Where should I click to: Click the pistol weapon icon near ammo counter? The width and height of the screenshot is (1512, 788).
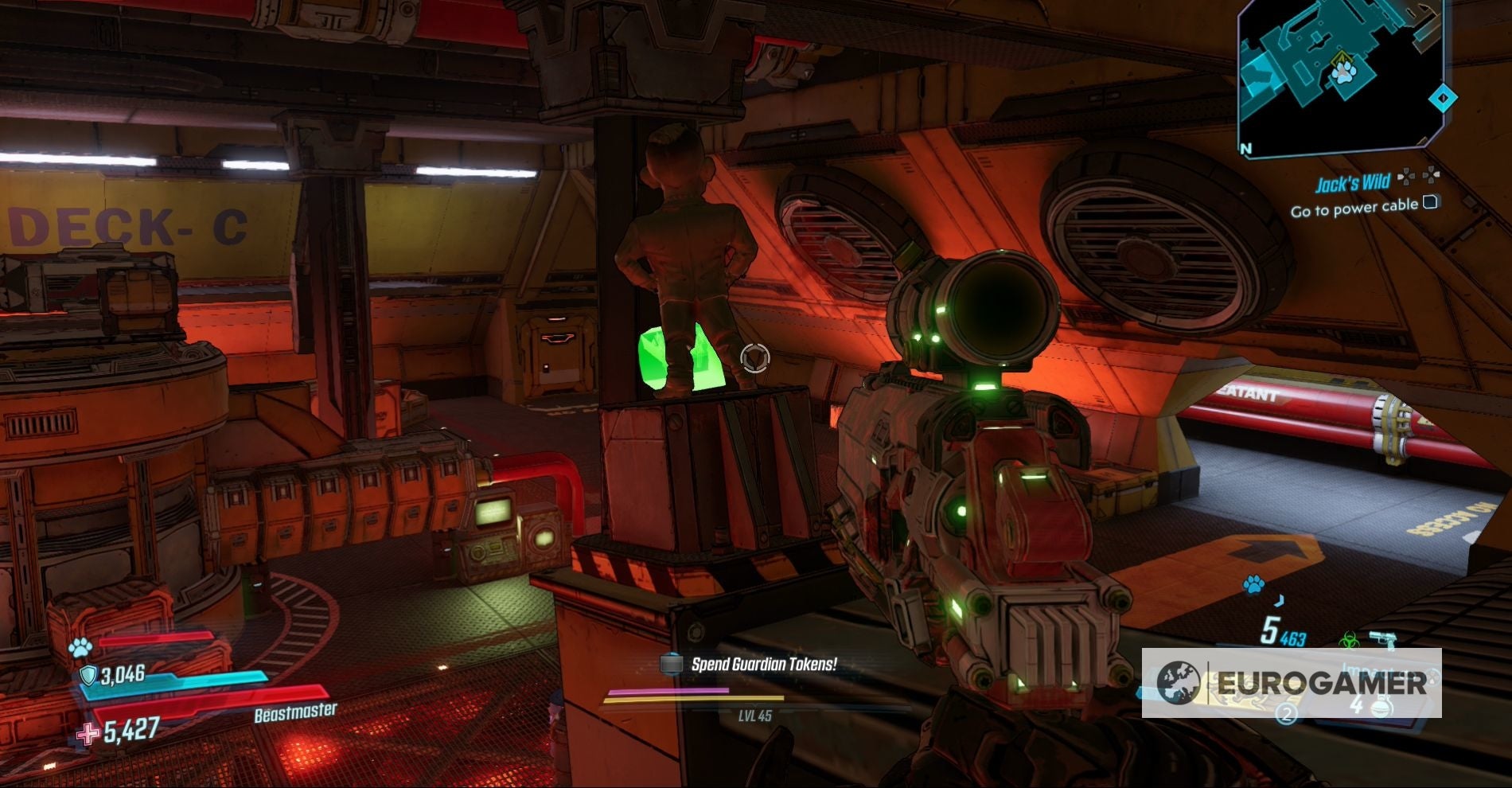1384,637
